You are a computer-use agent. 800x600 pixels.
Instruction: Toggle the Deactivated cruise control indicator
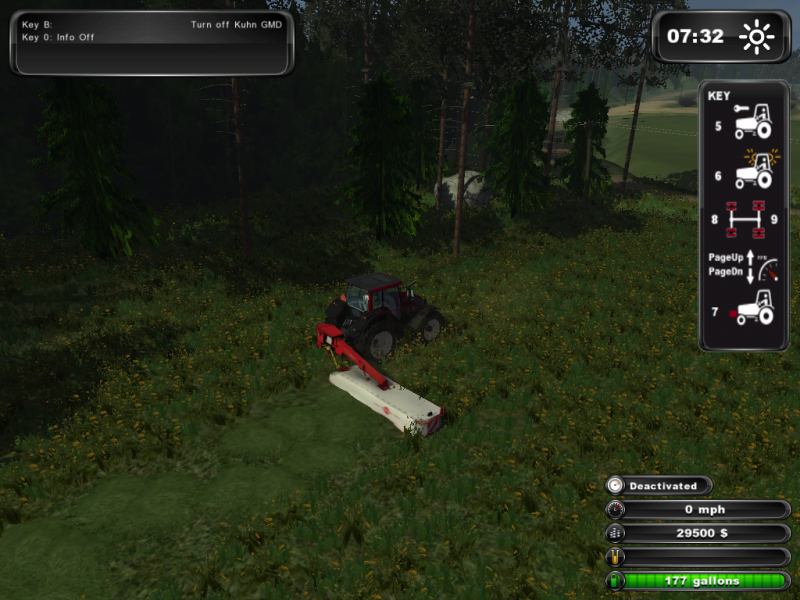tap(660, 486)
